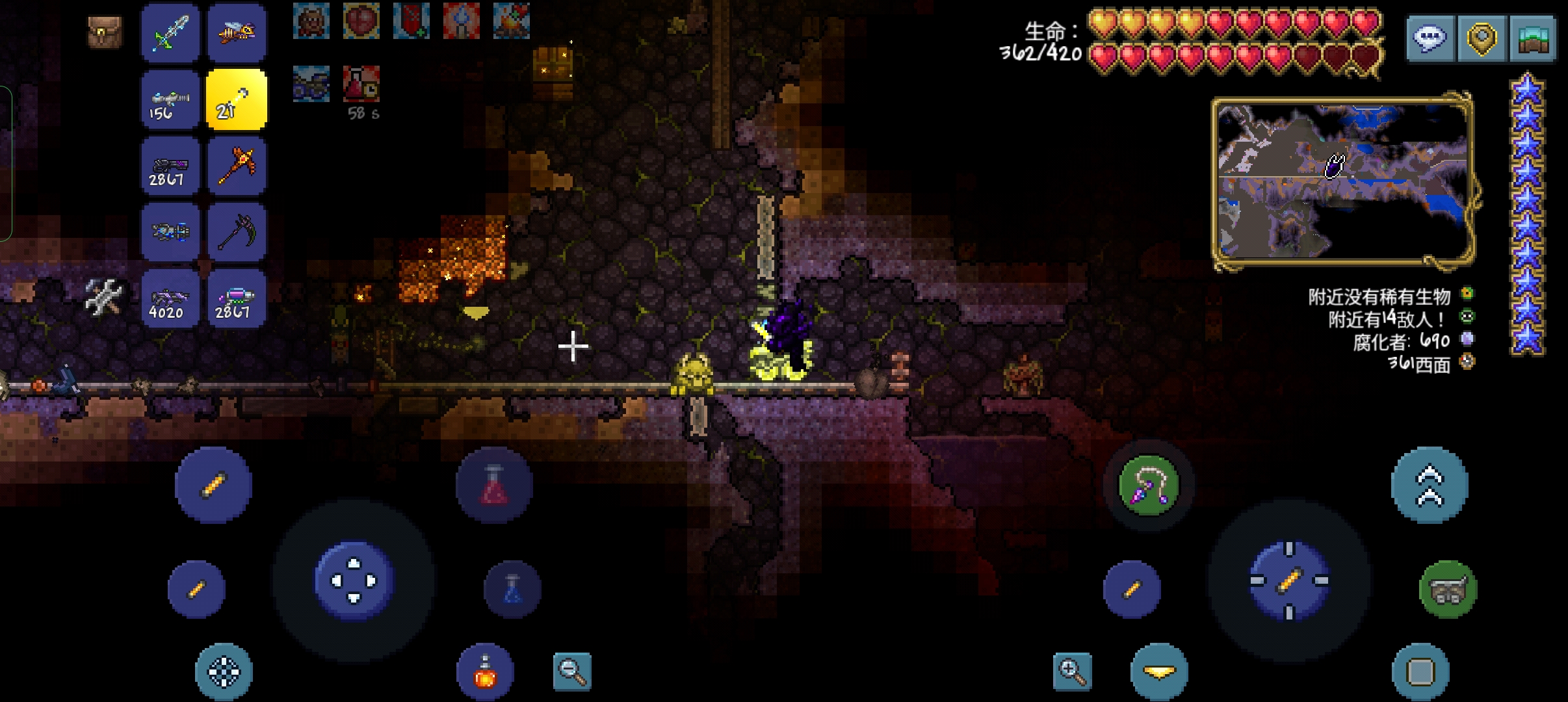
Task: Select the crystal sword hotbar slot
Action: tap(171, 33)
